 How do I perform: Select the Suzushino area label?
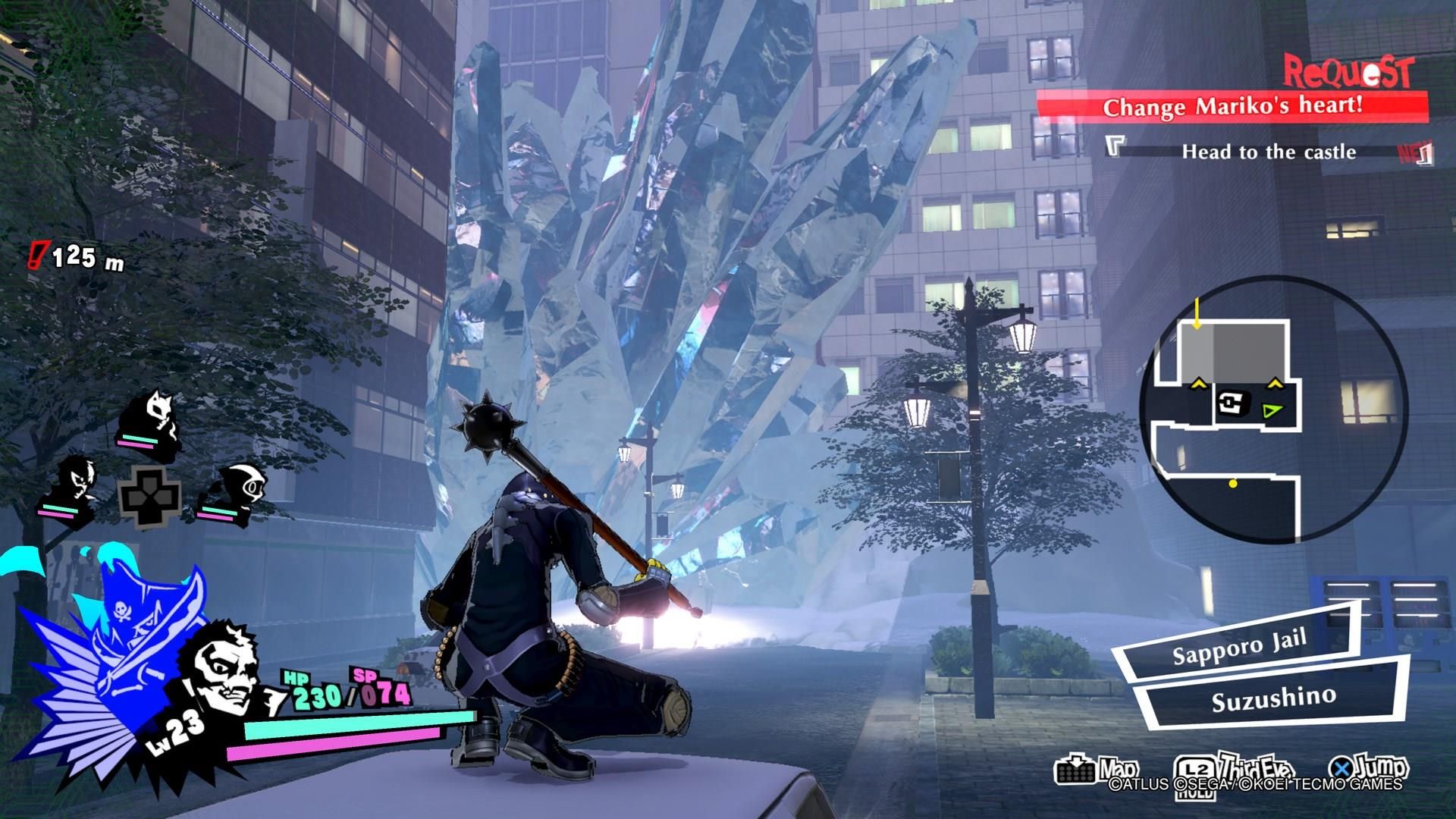click(x=1274, y=698)
